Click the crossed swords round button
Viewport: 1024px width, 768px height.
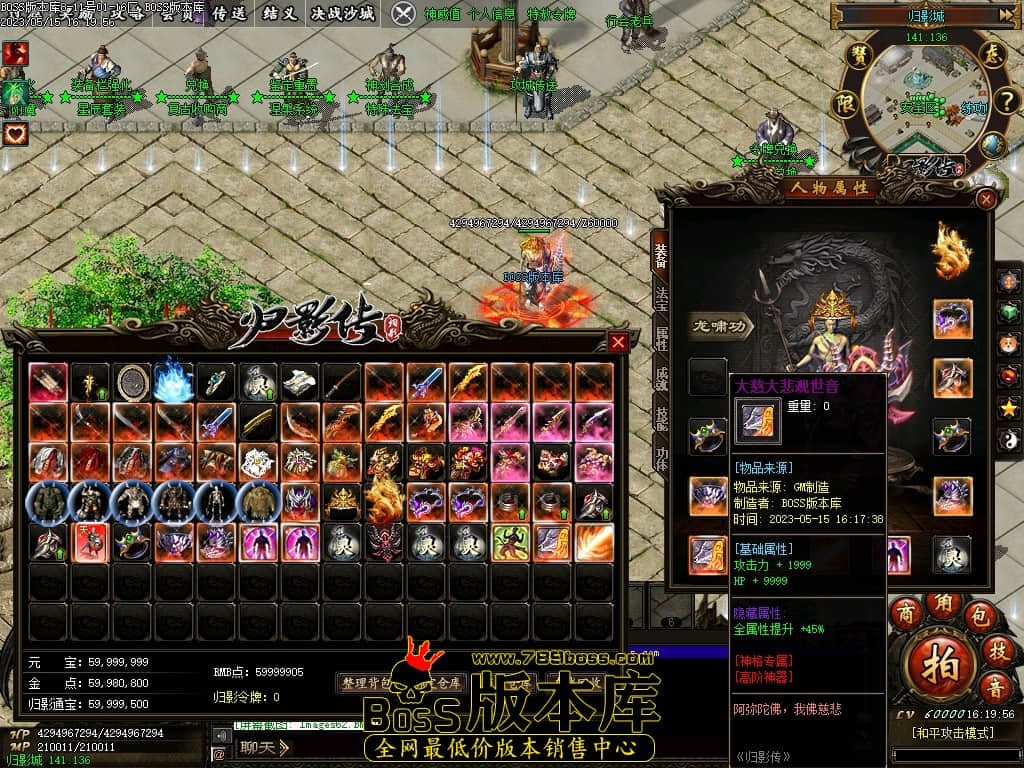point(403,13)
